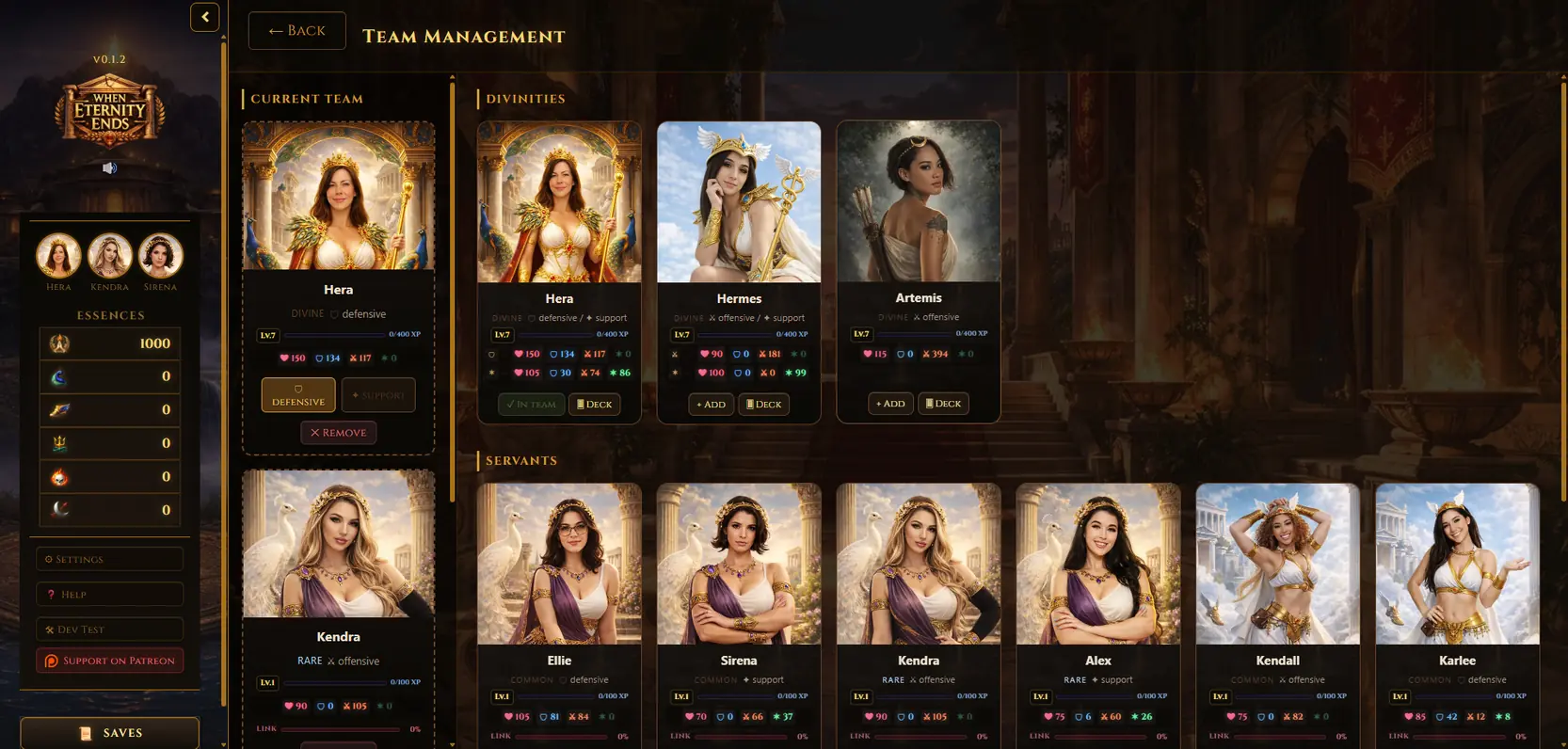Screen dimensions: 1568x749
Task: Add Hermes to the team
Action: [711, 405]
